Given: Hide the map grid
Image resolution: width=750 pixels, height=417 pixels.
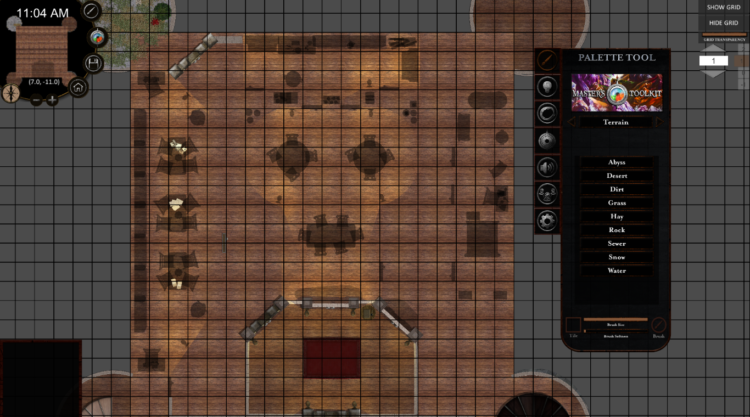Looking at the screenshot, I should 722,22.
